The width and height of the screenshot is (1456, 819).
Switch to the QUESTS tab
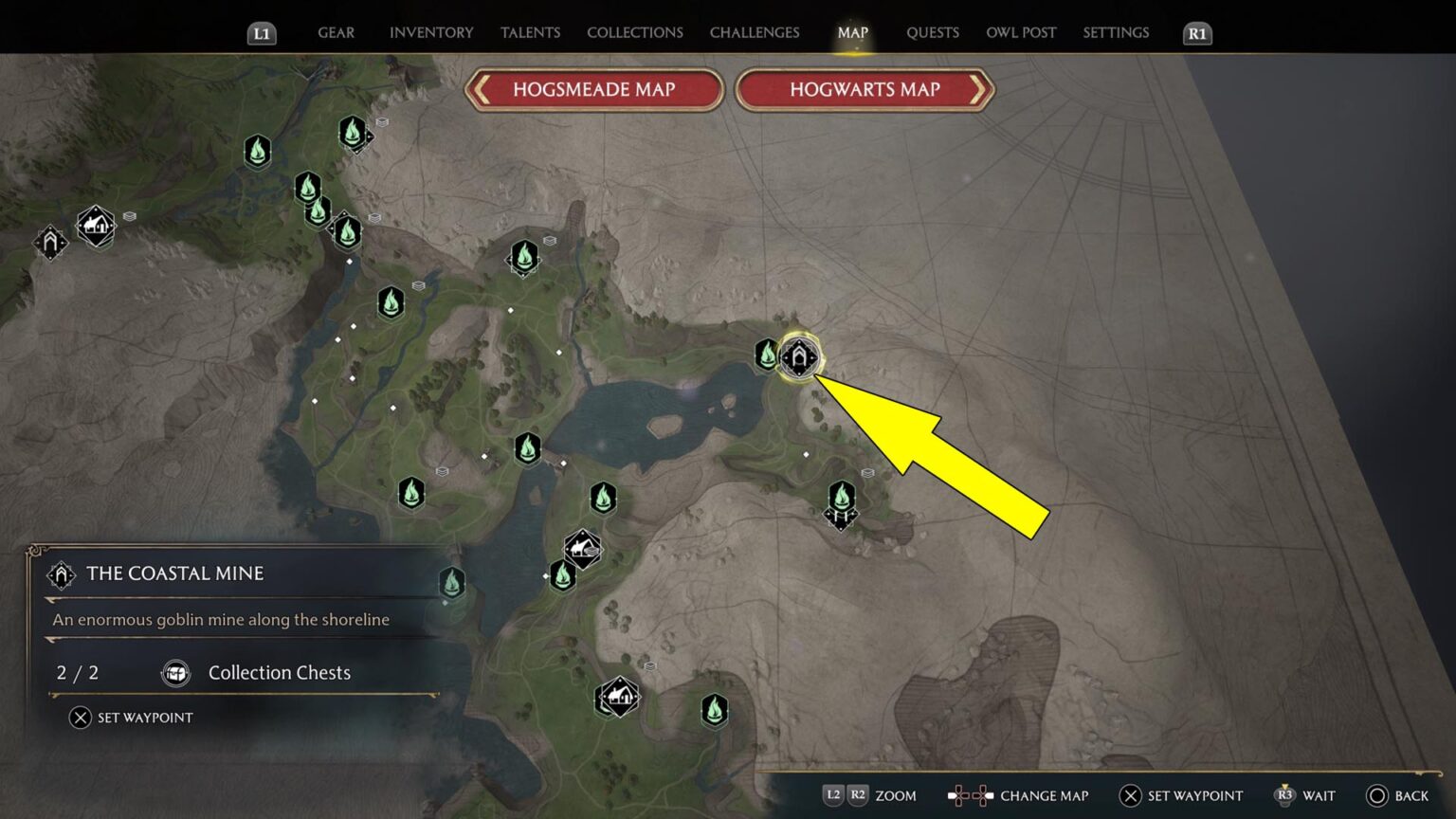[x=932, y=32]
